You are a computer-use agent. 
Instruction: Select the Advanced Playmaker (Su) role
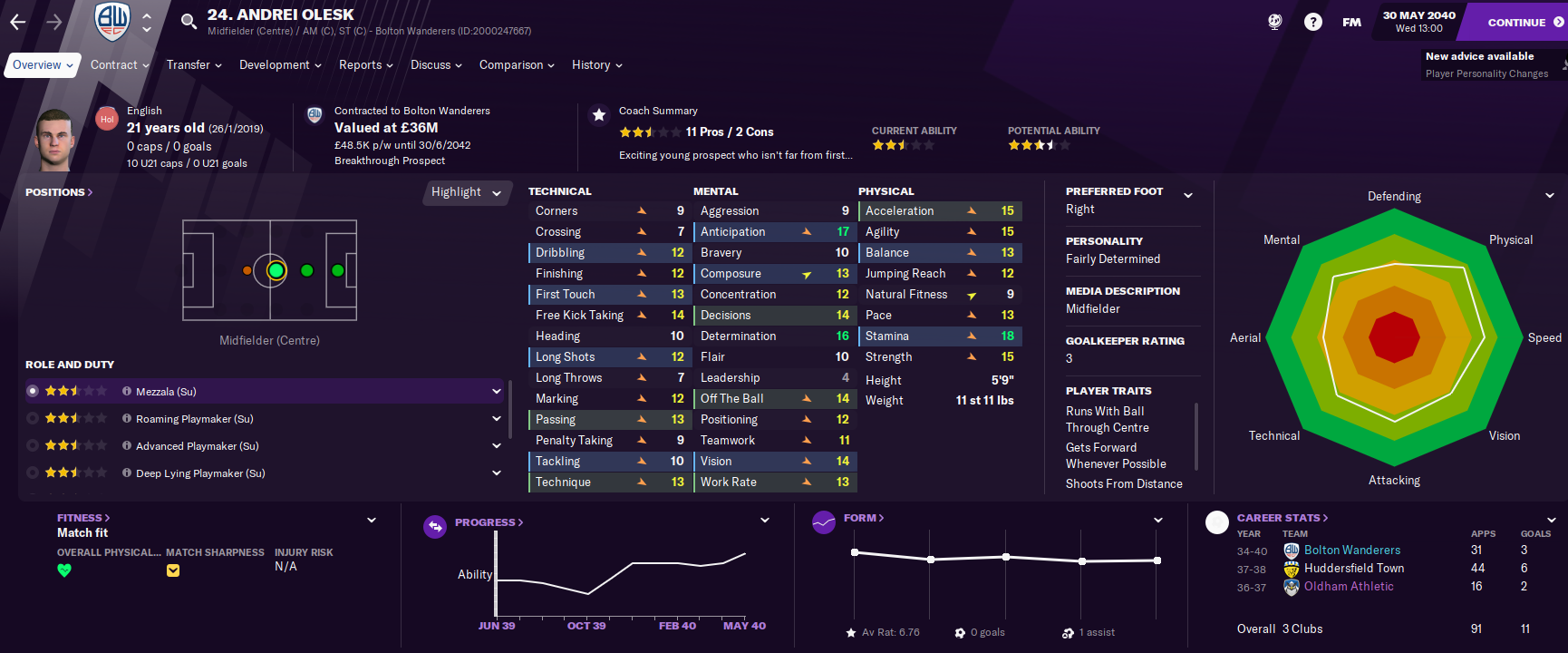pyautogui.click(x=198, y=446)
